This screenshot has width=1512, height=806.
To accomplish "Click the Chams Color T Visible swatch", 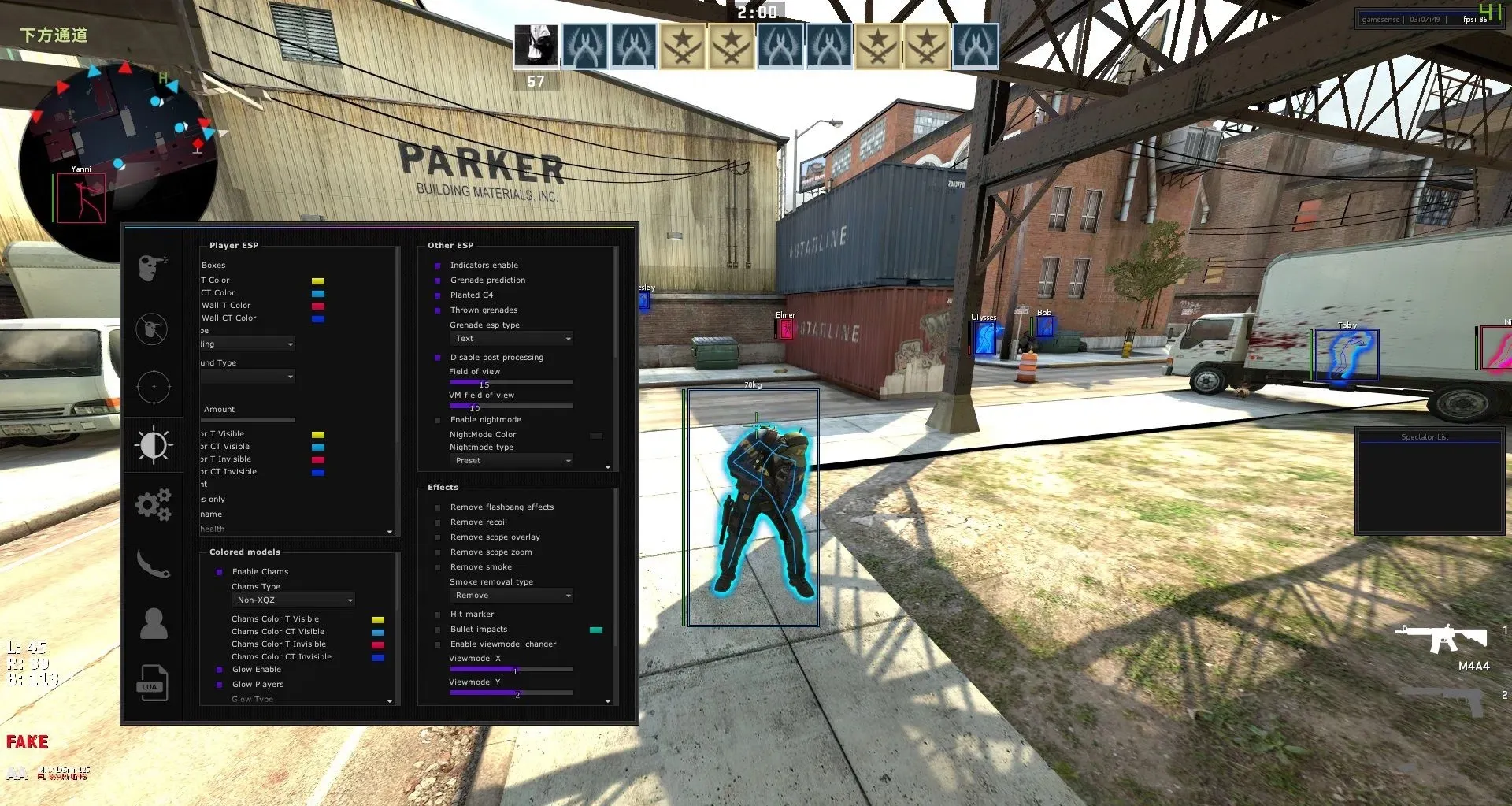I will tap(377, 618).
